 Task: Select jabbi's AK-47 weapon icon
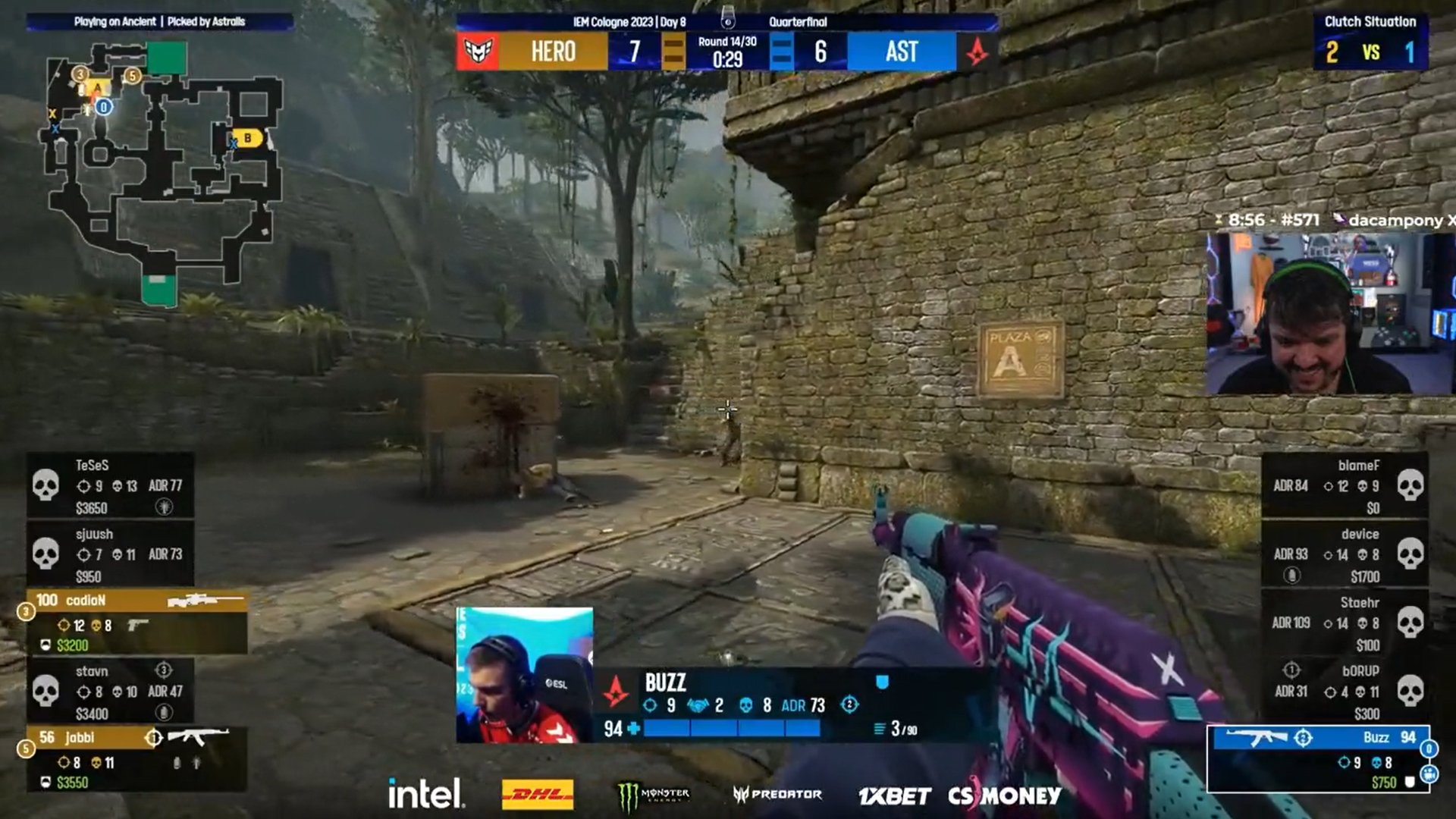199,736
